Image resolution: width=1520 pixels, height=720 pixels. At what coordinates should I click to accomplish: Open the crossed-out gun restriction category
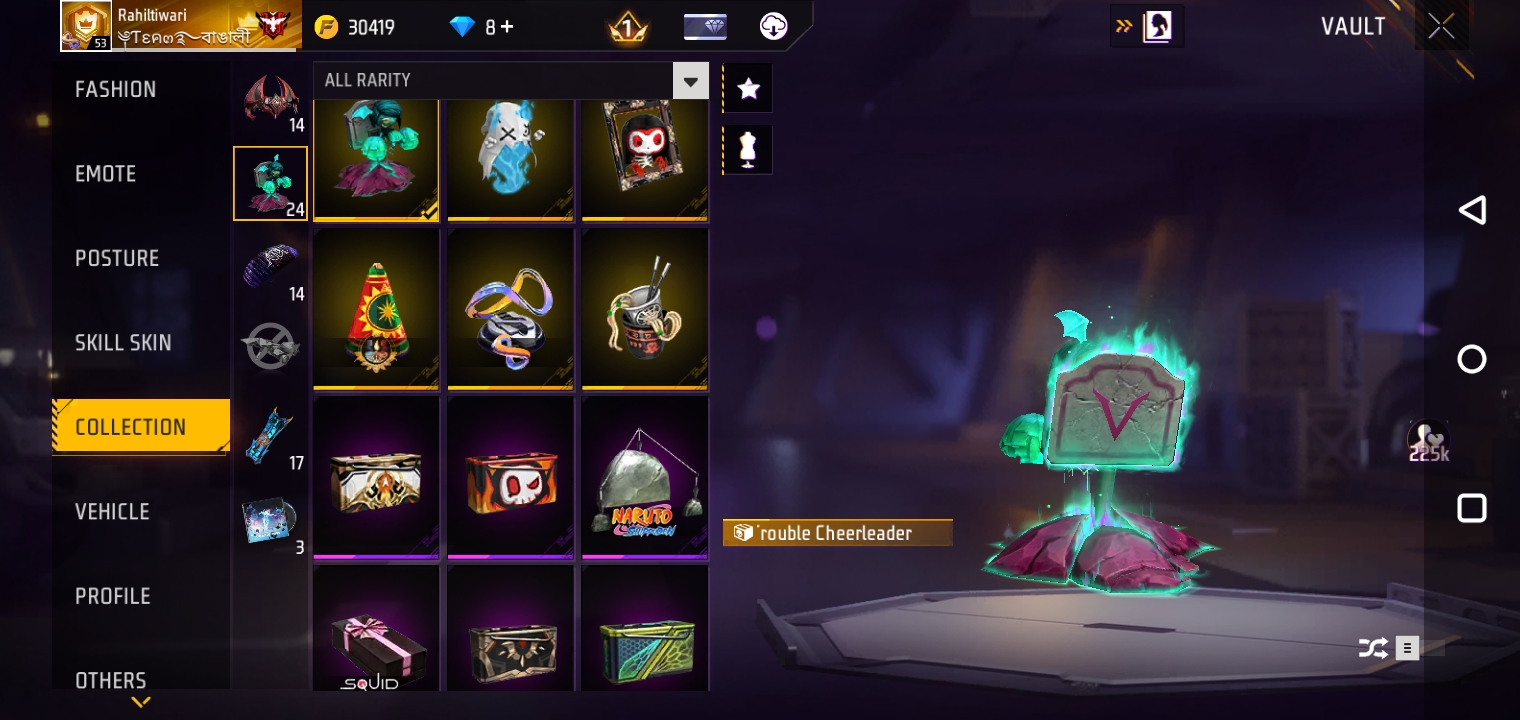coord(270,345)
